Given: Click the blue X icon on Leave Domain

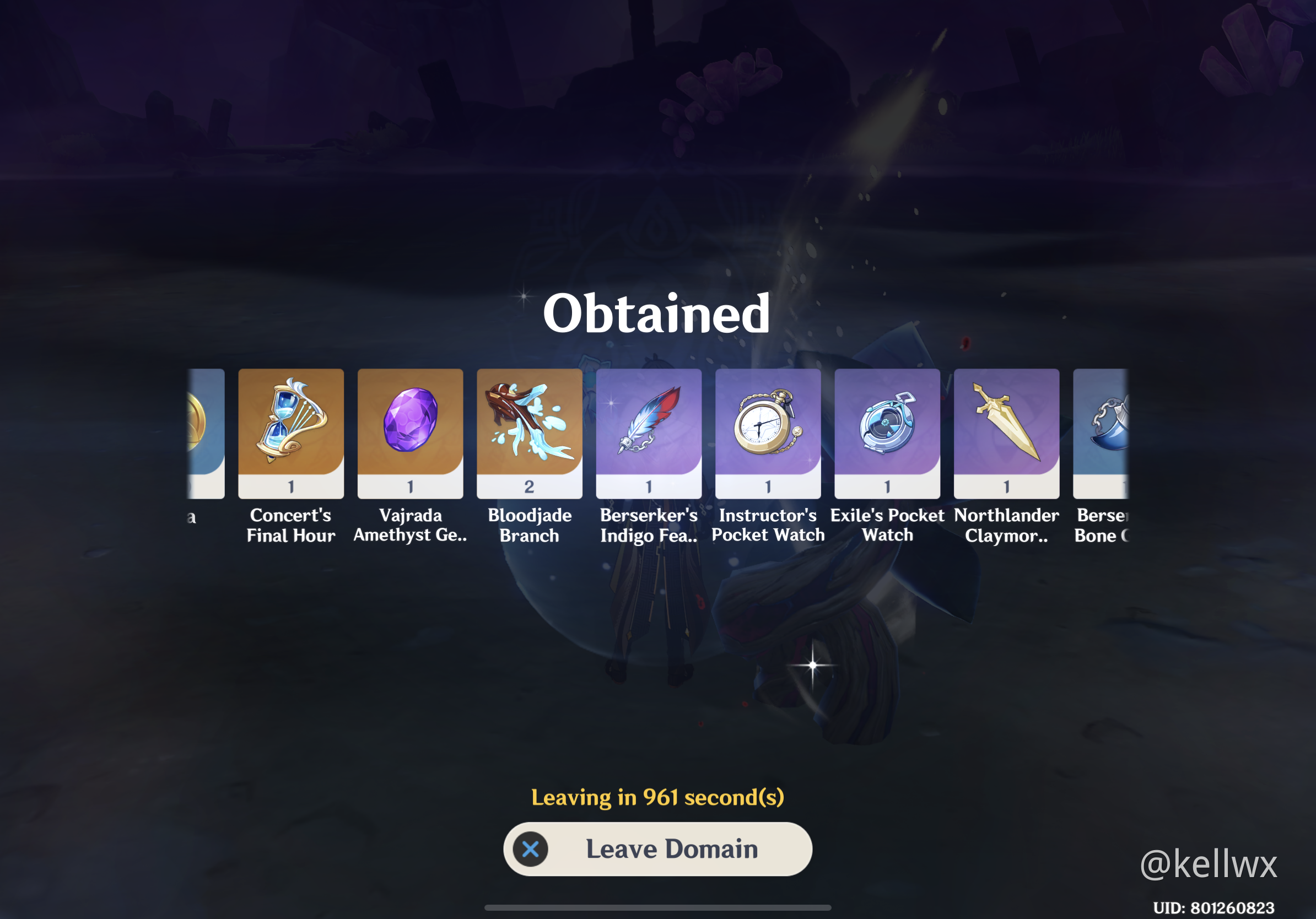Looking at the screenshot, I should pyautogui.click(x=531, y=849).
